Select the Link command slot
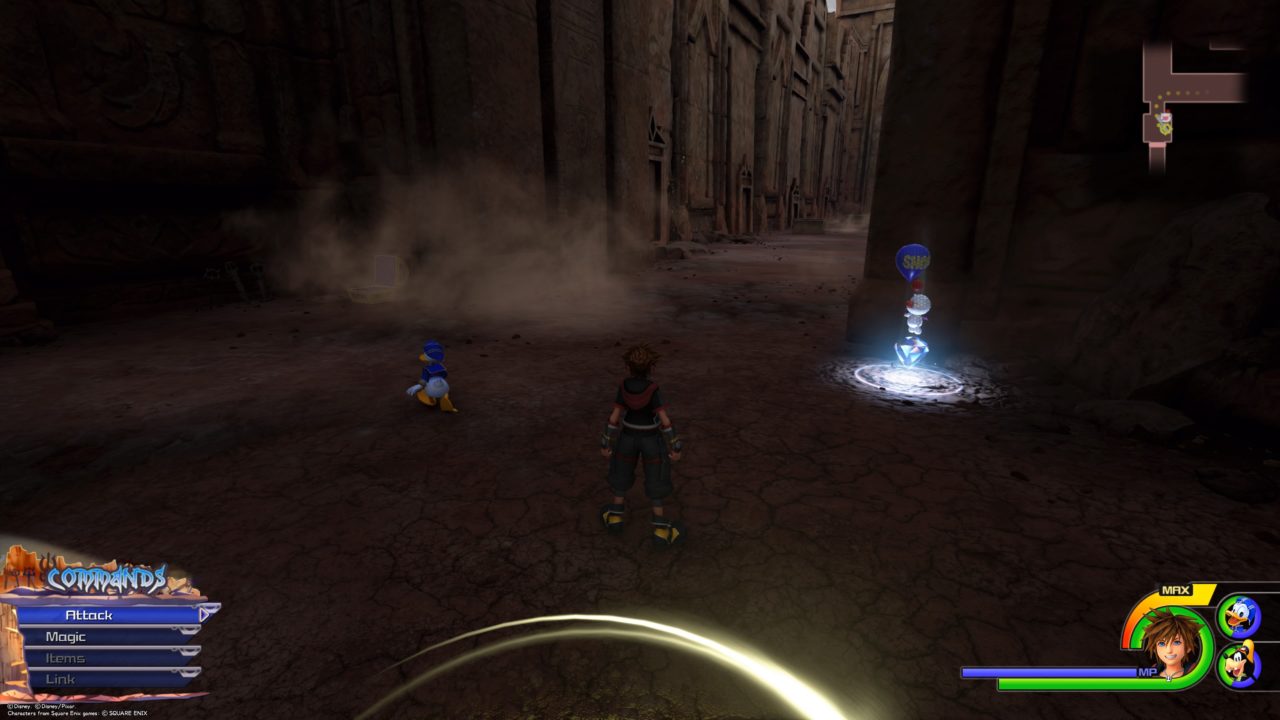Screen dimensions: 1280x720 click(x=60, y=679)
